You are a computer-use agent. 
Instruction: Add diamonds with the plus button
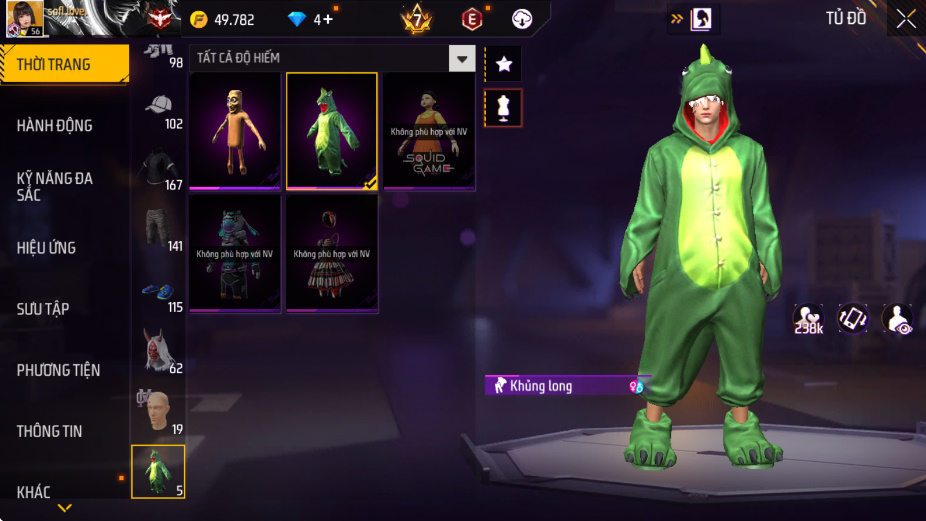point(327,19)
